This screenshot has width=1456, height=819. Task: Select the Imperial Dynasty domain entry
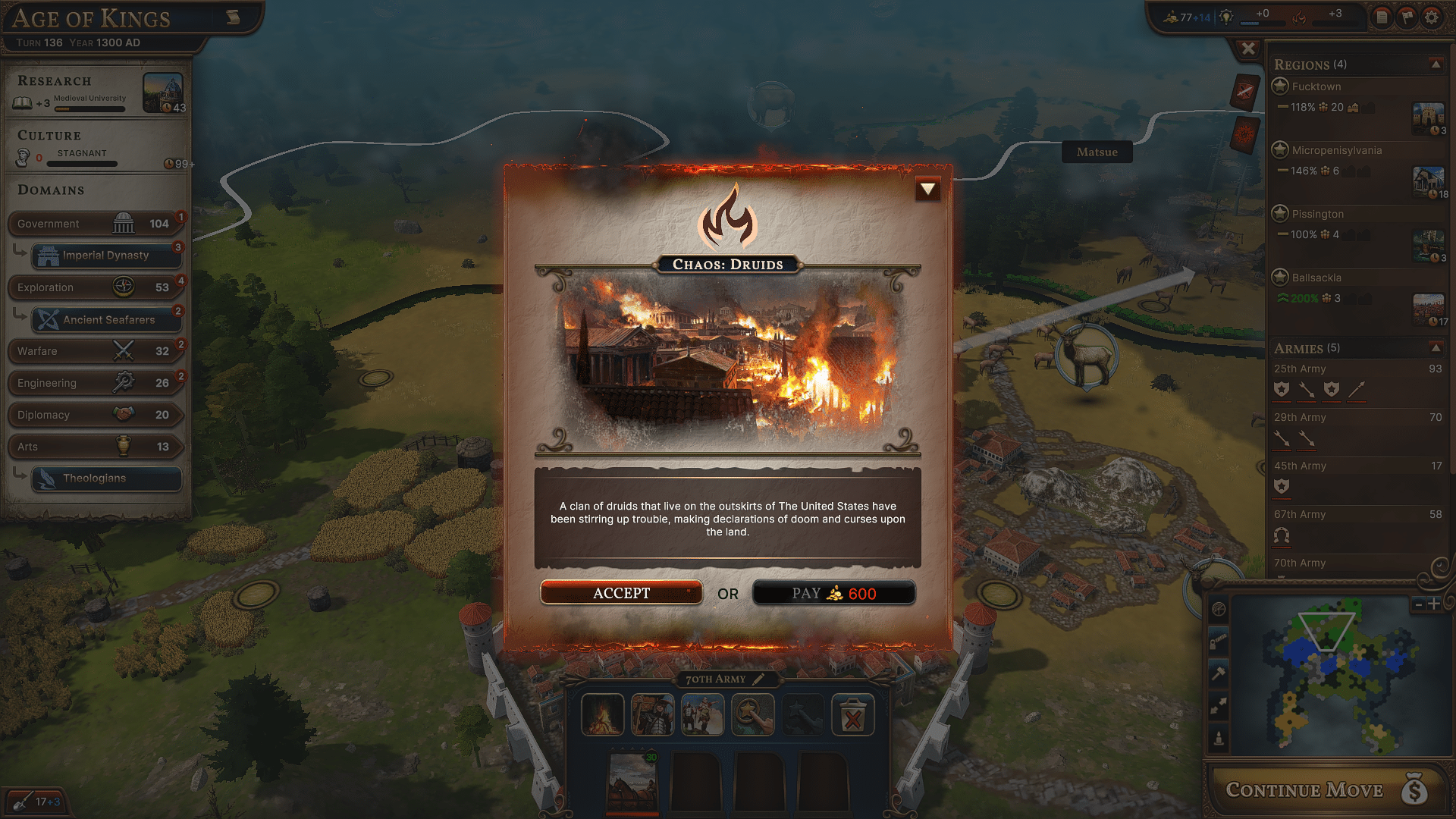click(105, 256)
